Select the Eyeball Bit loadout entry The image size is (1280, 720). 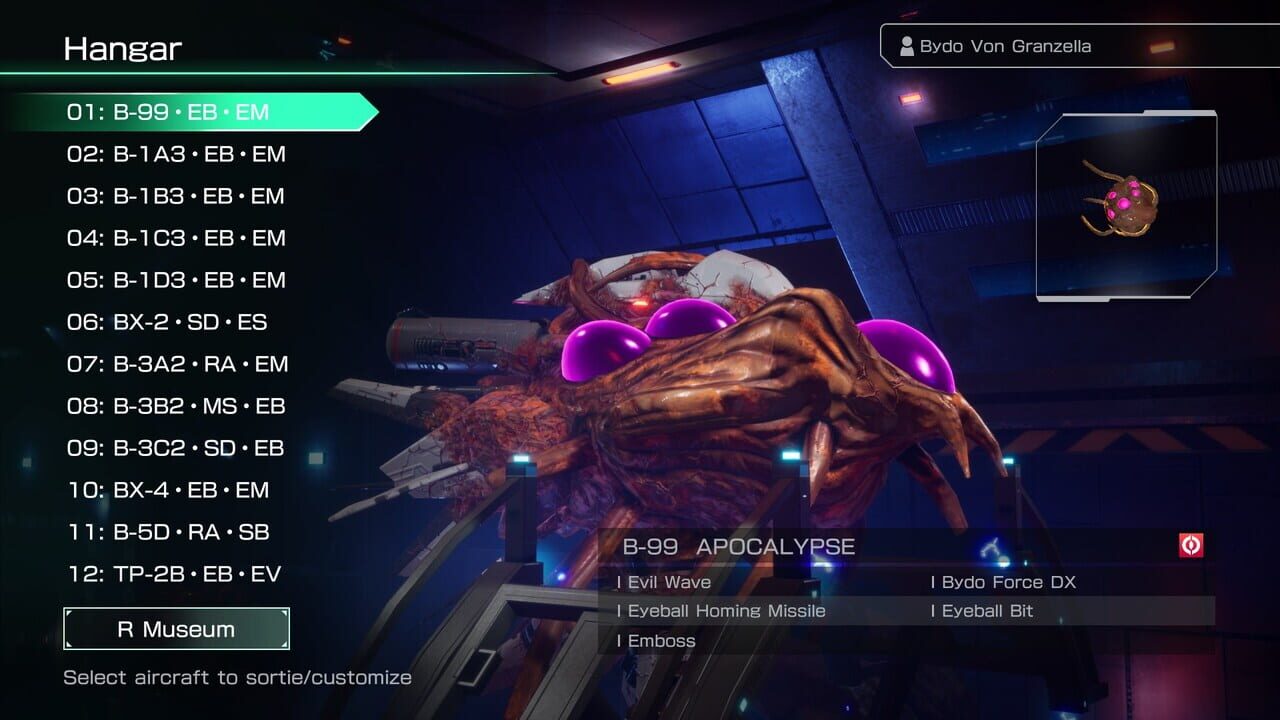click(984, 610)
